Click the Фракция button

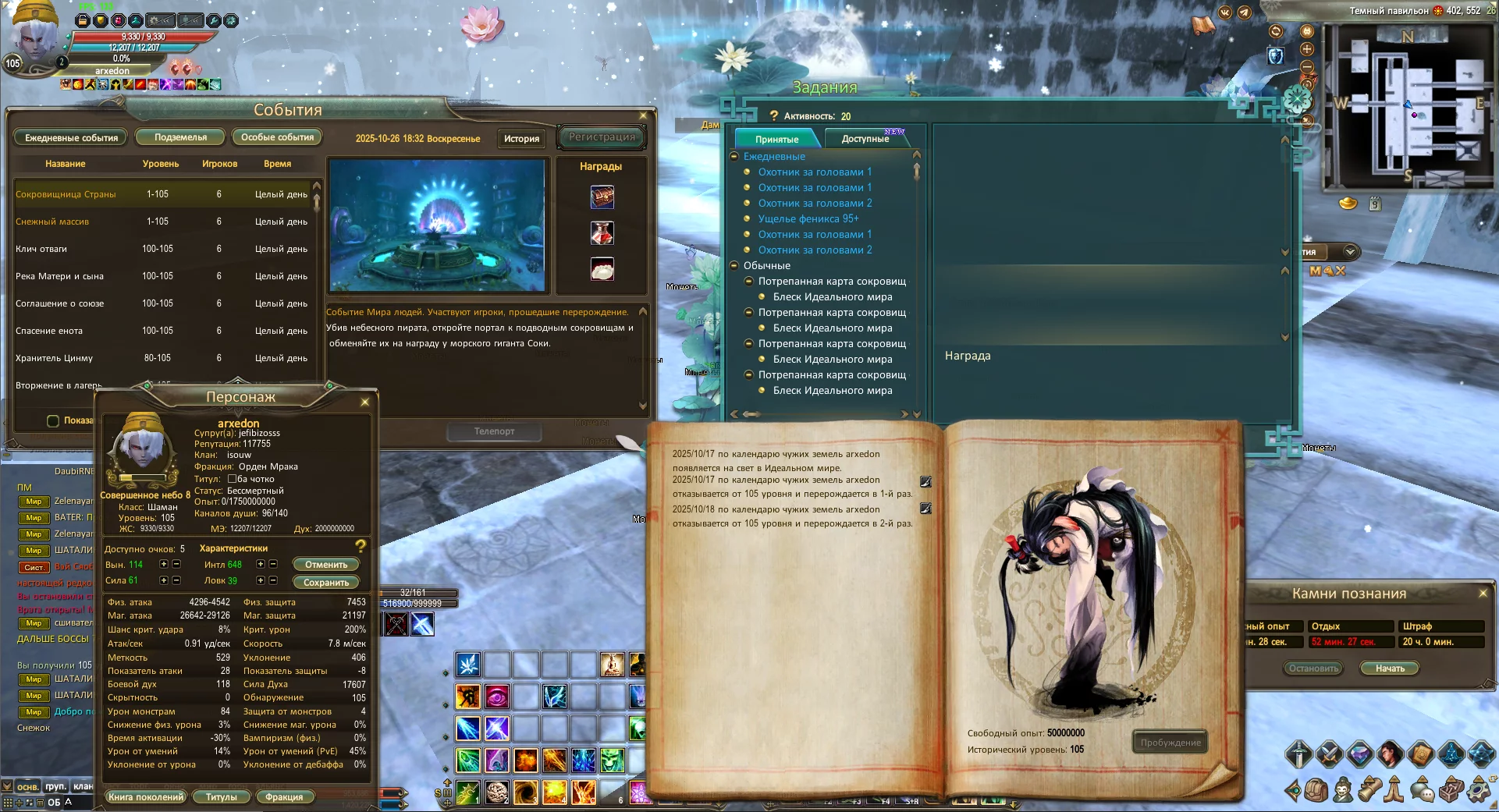coord(284,797)
